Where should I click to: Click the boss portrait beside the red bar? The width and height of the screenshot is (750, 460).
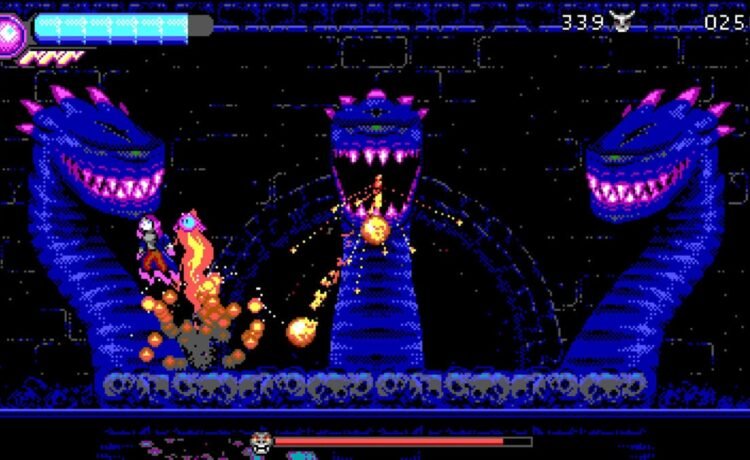point(261,441)
